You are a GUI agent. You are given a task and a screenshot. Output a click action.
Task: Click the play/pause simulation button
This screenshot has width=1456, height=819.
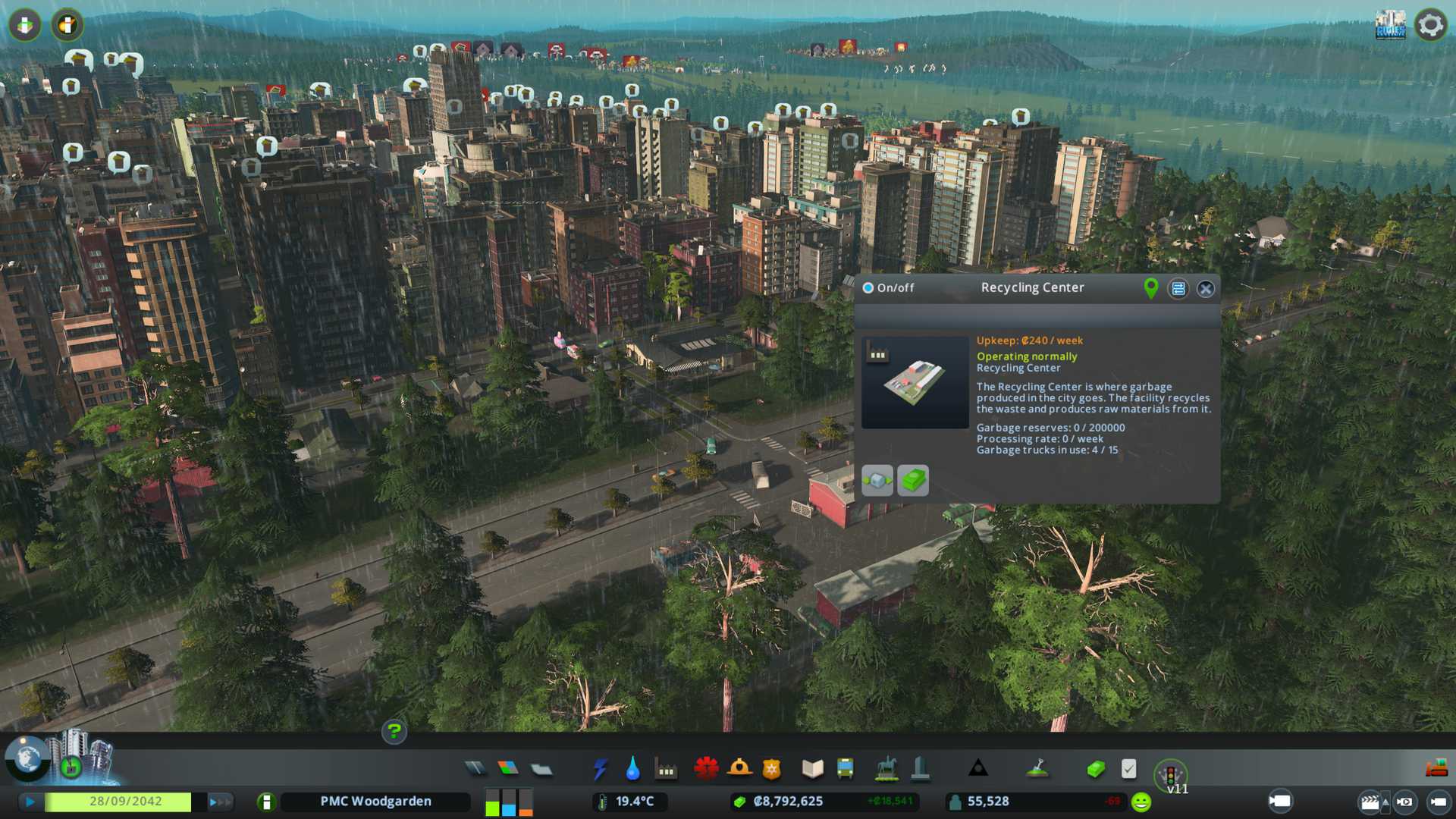tap(30, 802)
